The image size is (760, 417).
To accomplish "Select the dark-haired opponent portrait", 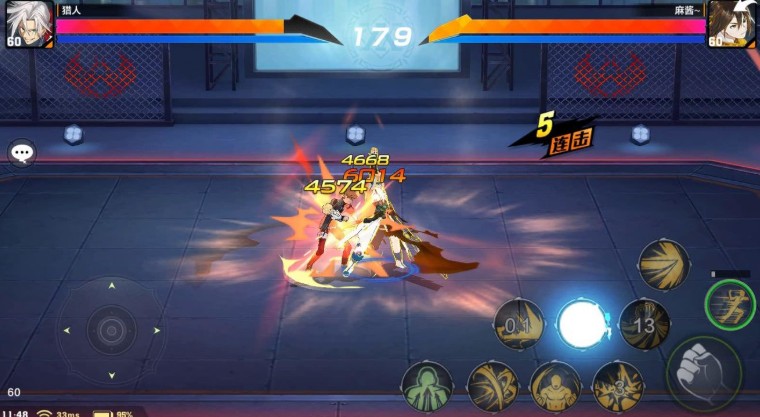I will [731, 23].
